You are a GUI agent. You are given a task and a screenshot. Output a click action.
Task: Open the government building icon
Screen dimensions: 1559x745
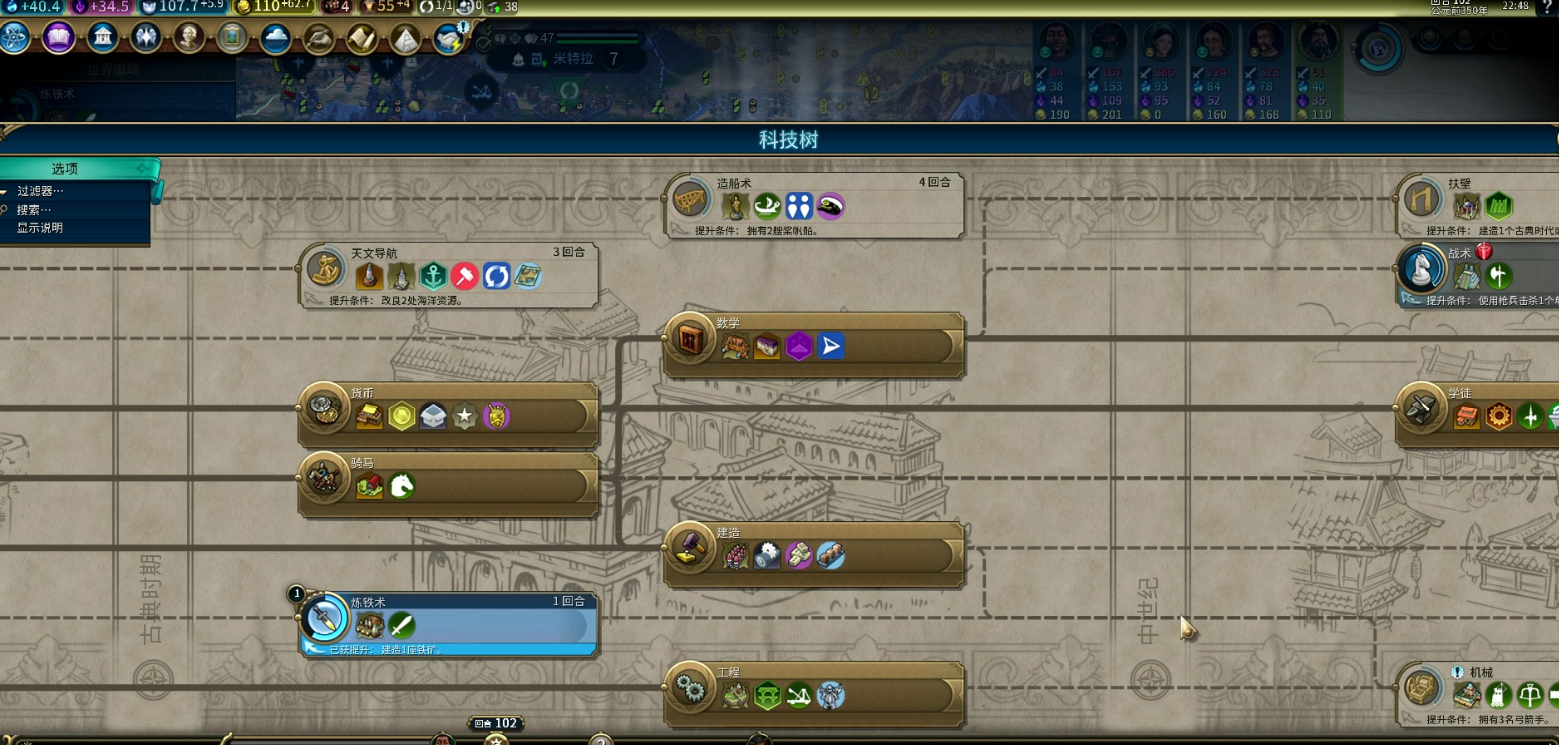(x=102, y=38)
